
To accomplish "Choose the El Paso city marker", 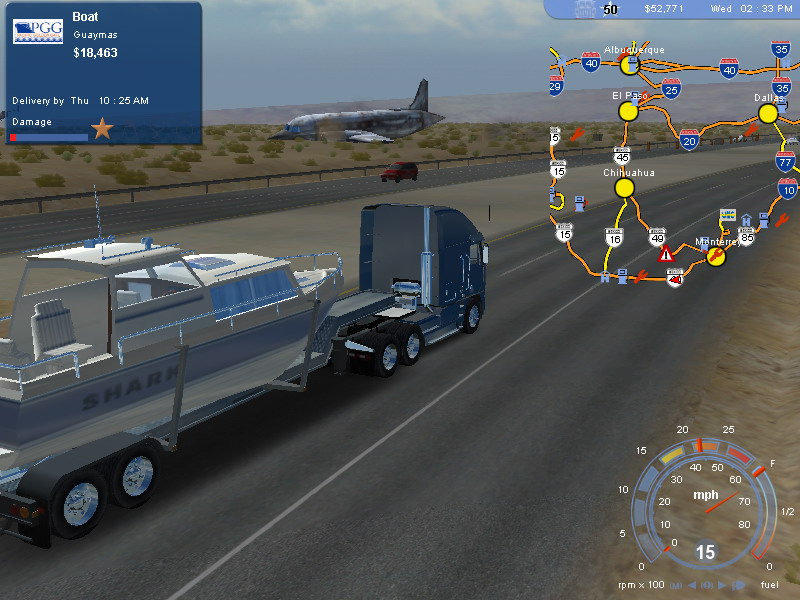I will 628,111.
